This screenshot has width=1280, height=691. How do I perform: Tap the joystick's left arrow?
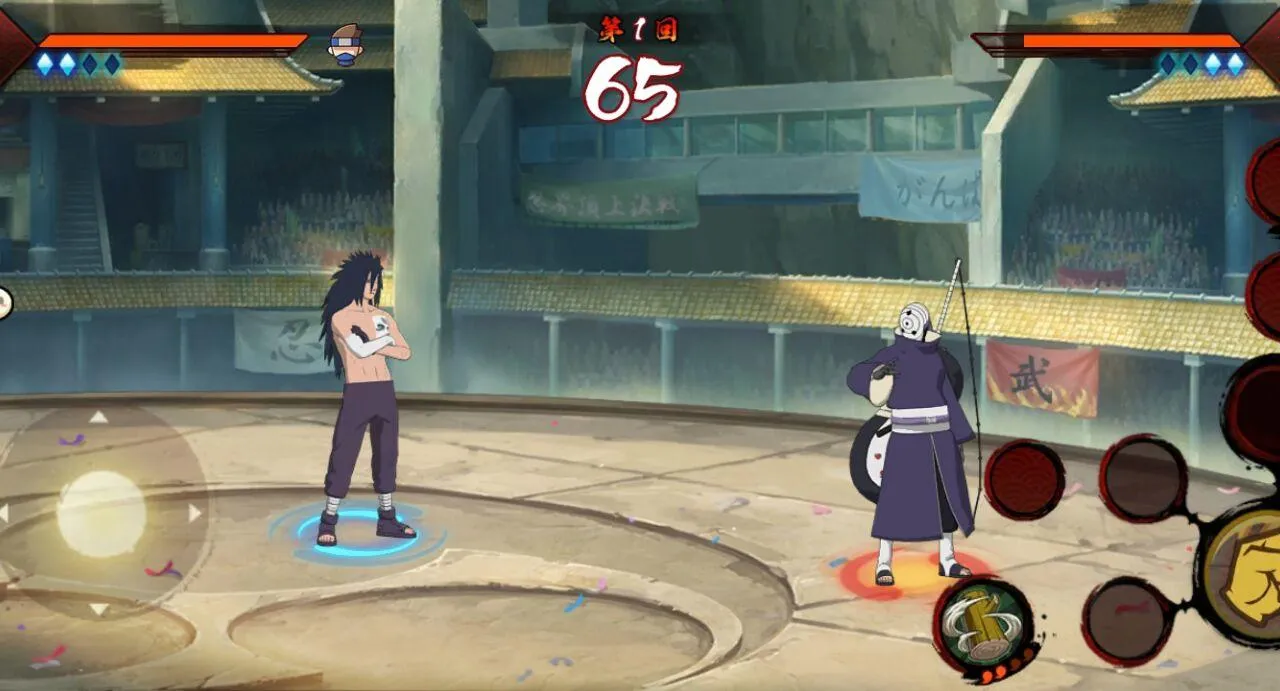4,513
